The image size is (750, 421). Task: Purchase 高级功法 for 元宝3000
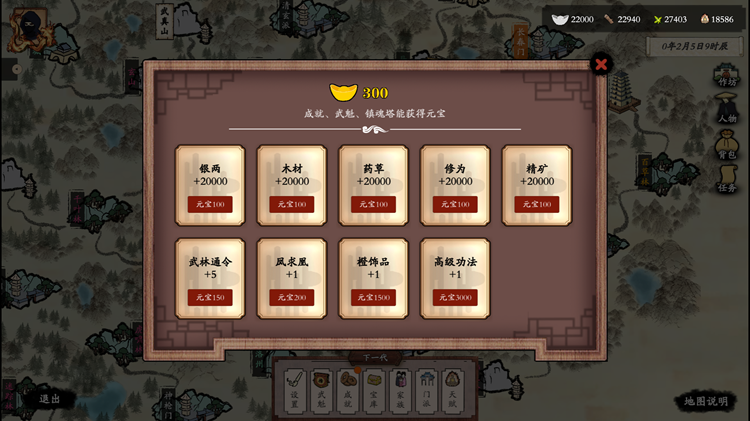click(x=455, y=297)
